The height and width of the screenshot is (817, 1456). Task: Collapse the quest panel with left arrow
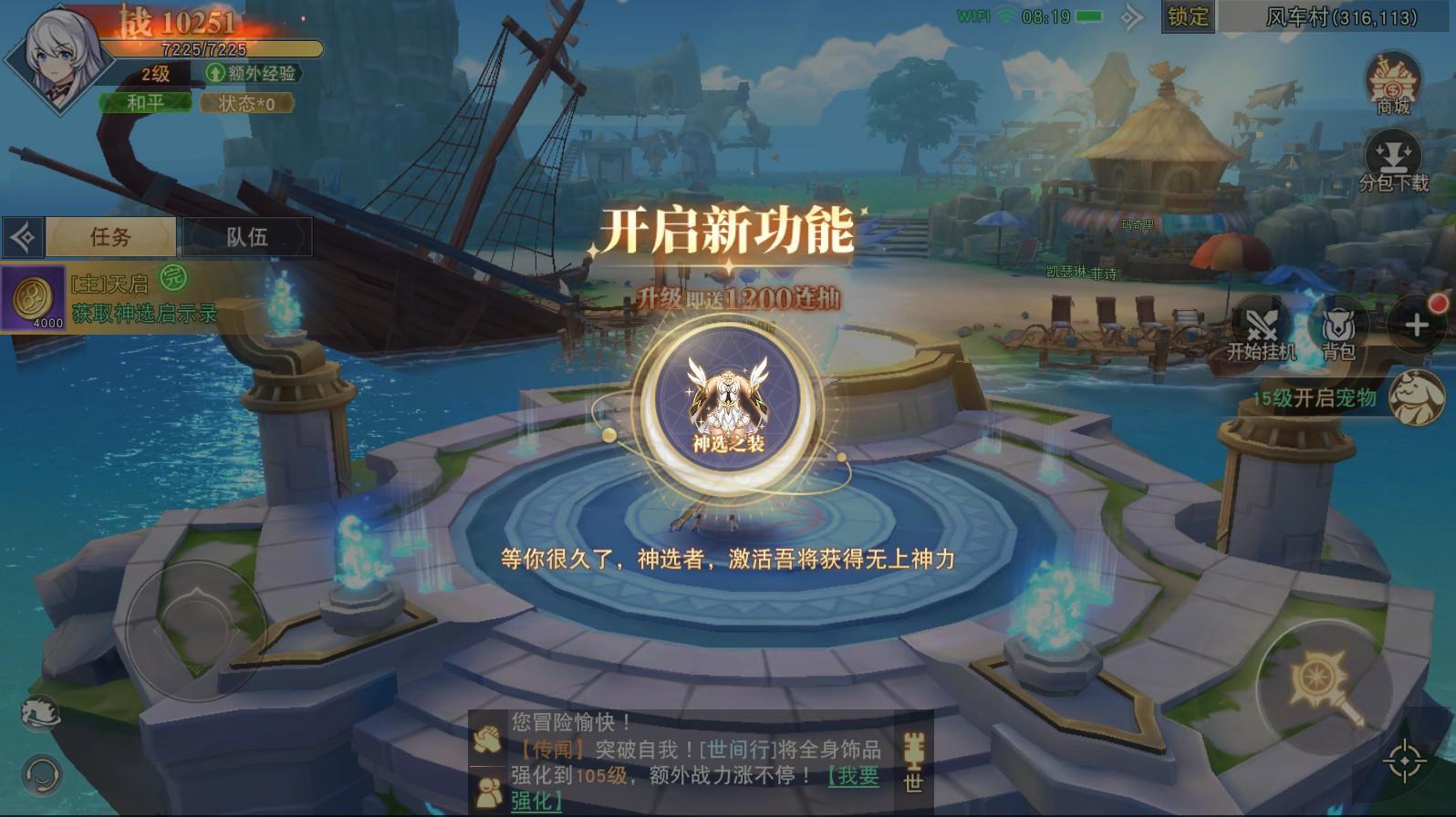point(22,236)
